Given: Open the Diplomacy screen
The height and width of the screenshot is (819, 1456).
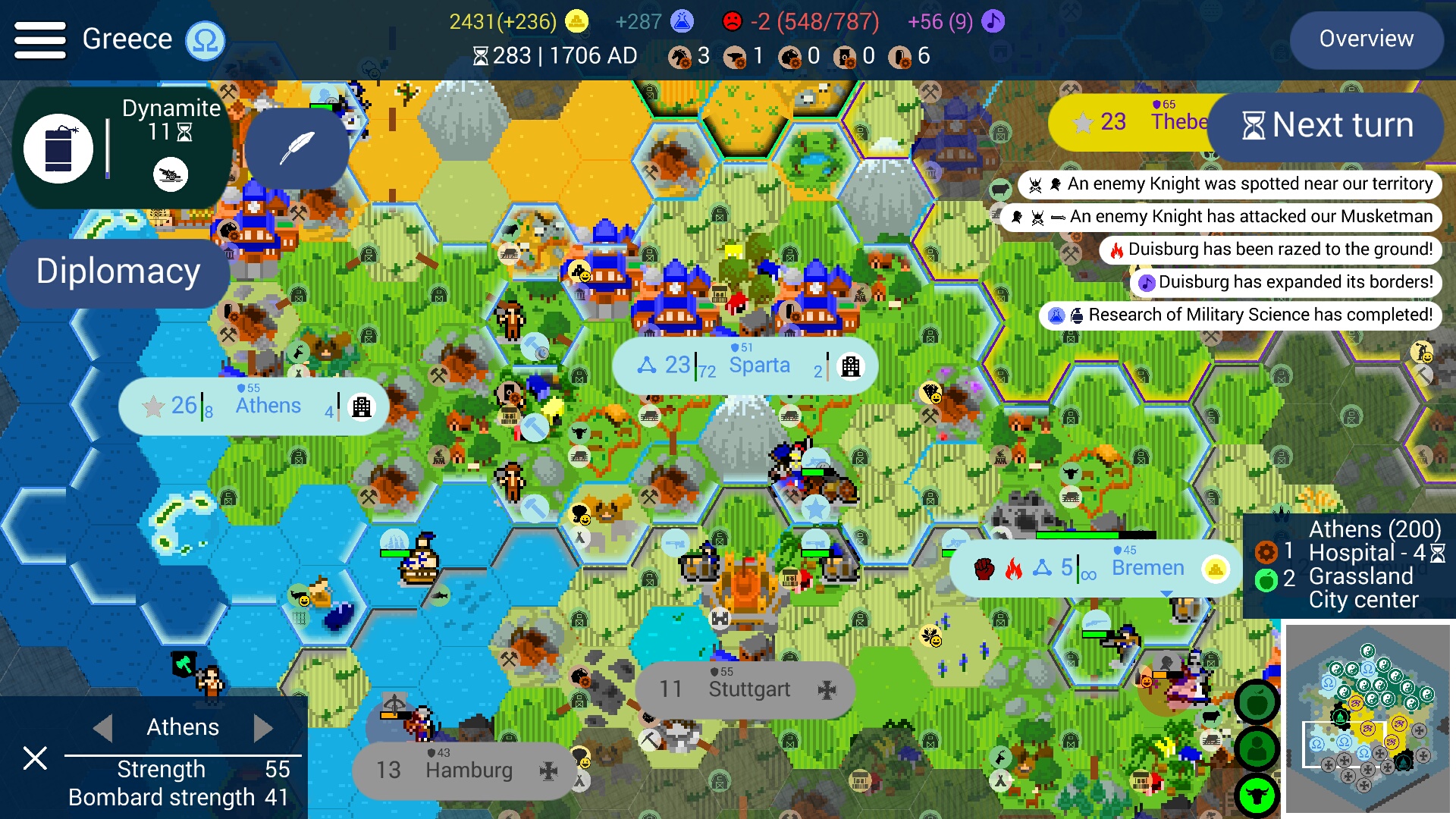Looking at the screenshot, I should pos(117,272).
